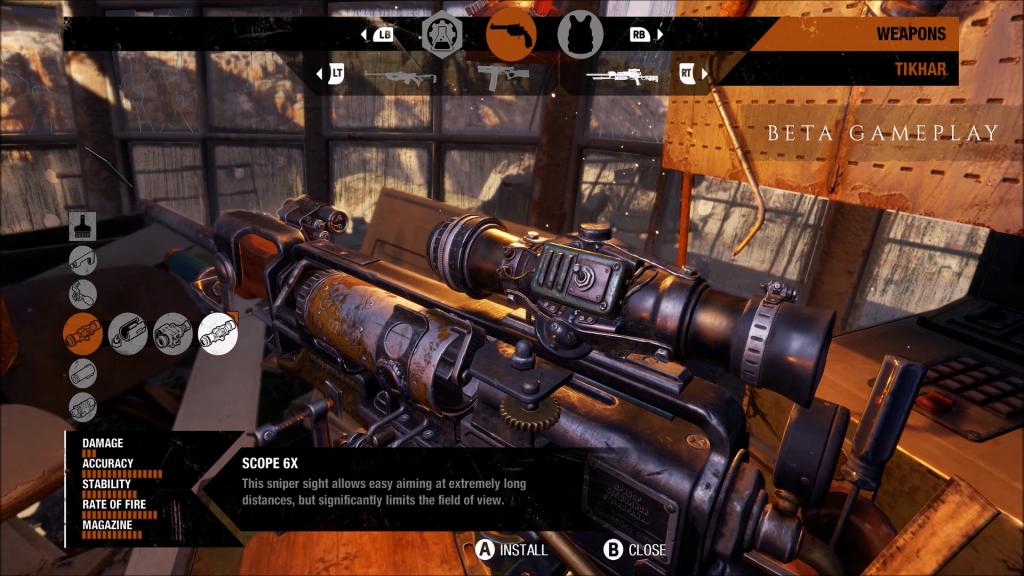Pick the dimmed assault rifle silhouette
The height and width of the screenshot is (576, 1024).
click(400, 75)
